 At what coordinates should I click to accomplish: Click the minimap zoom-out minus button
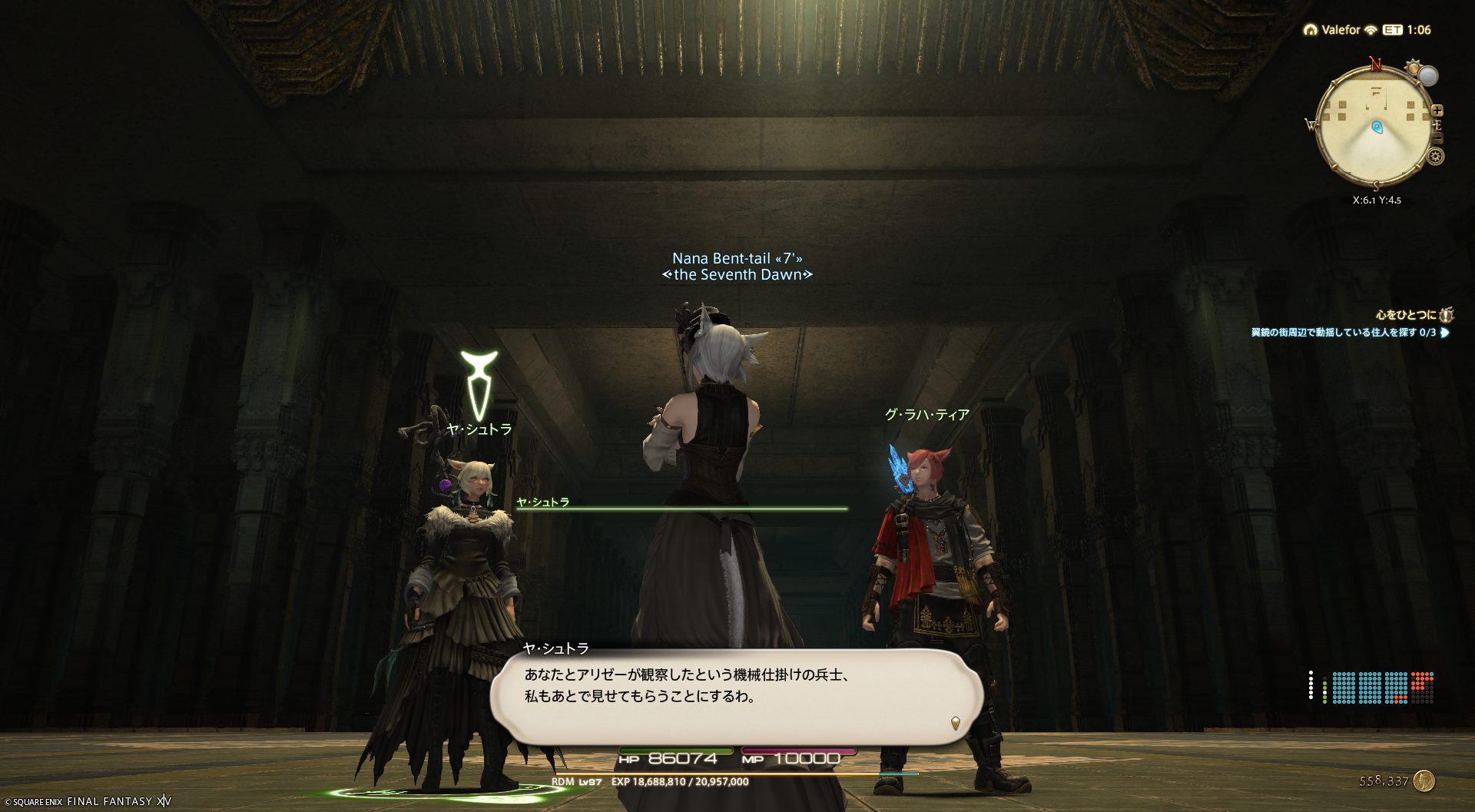(1437, 138)
